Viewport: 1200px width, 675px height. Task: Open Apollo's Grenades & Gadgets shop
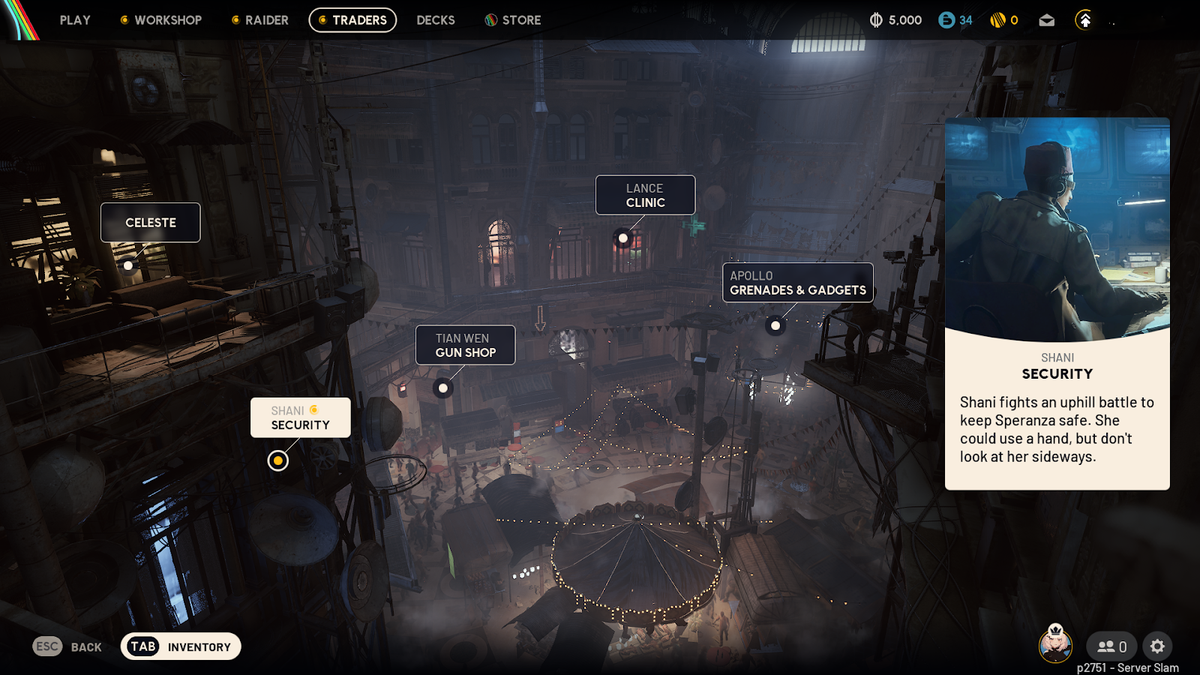click(798, 283)
